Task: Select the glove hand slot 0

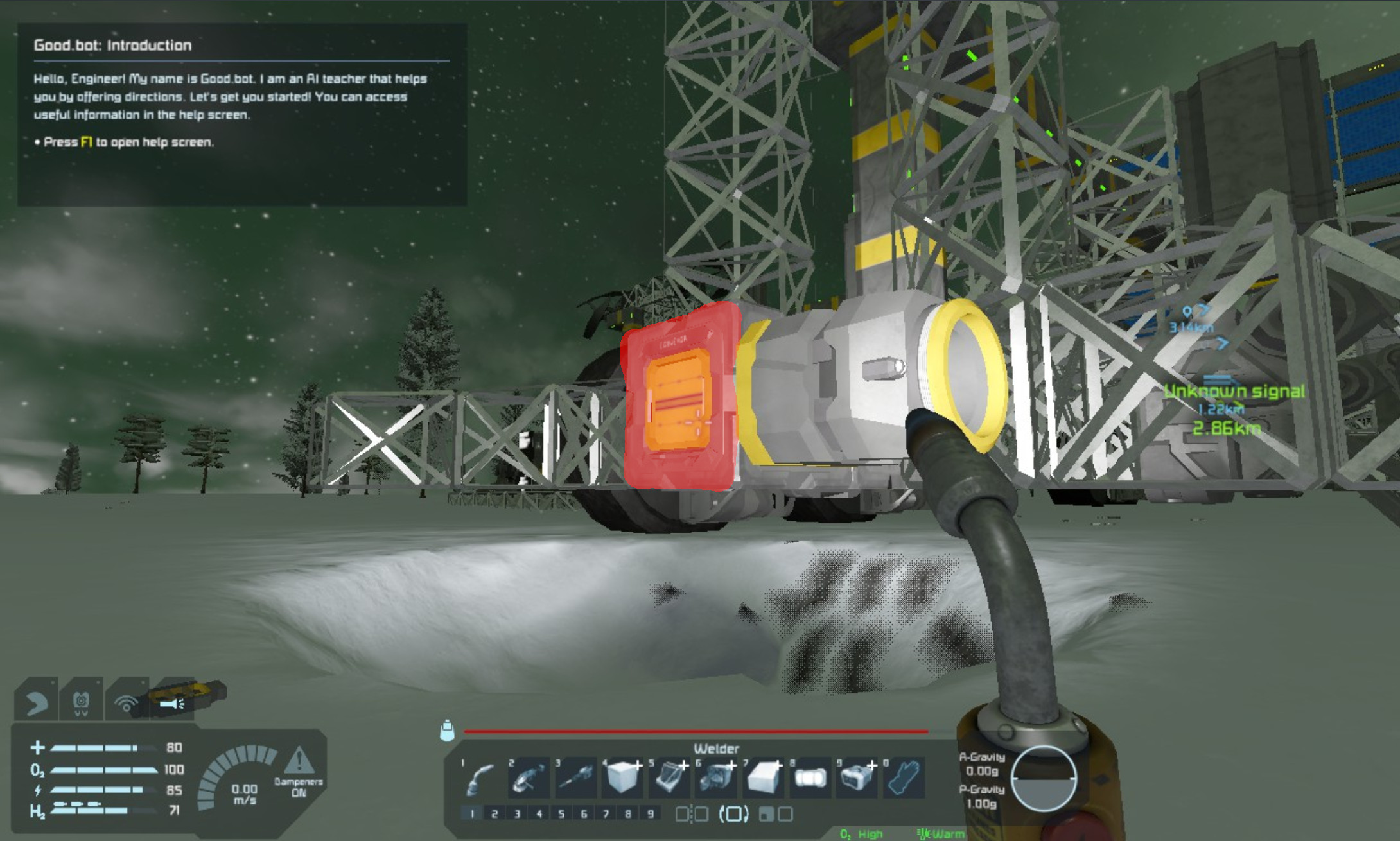Action: tap(903, 777)
